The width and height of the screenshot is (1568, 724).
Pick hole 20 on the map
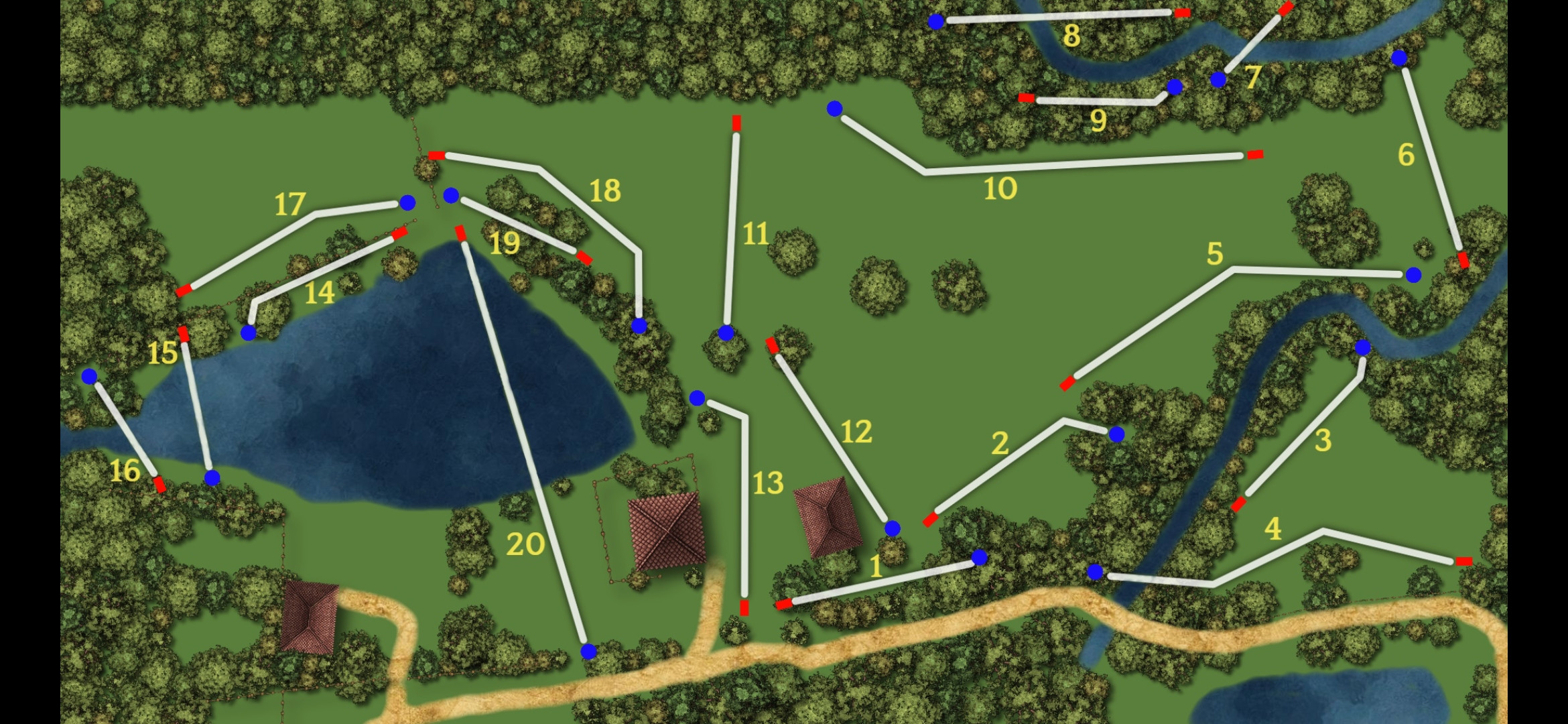tap(525, 544)
